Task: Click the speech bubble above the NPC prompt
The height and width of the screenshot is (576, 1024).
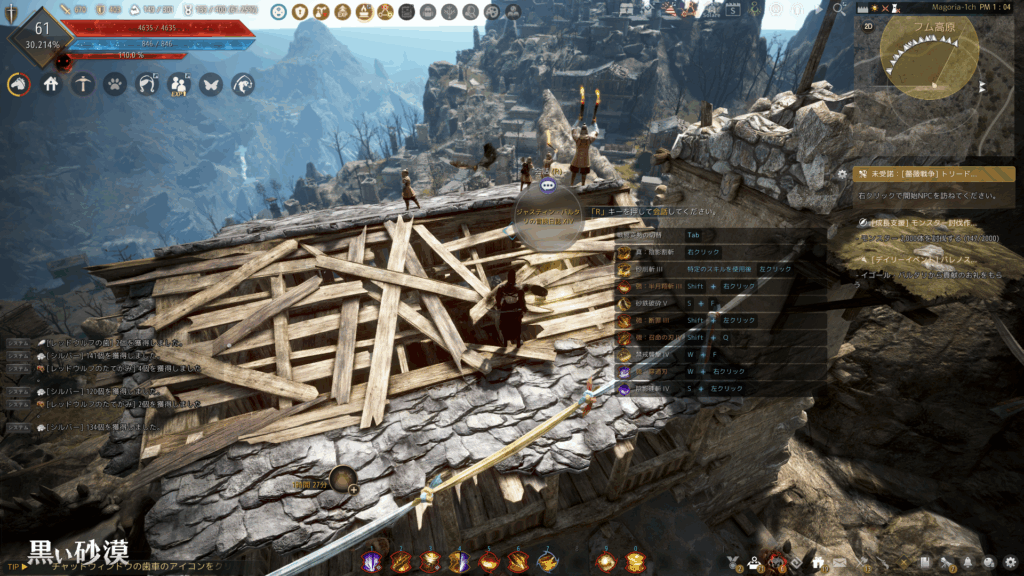Action: click(x=547, y=186)
